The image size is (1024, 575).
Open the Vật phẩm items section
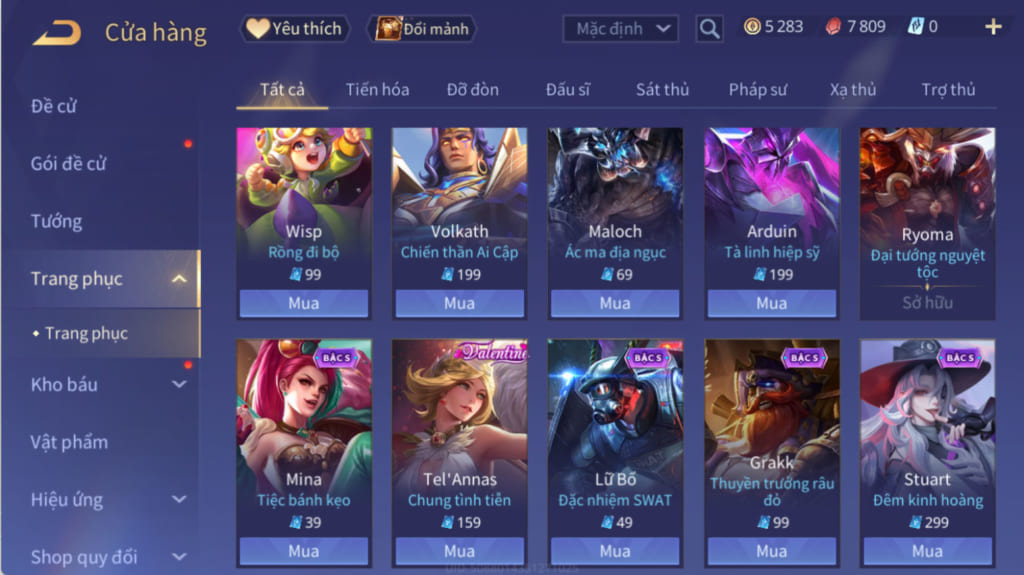pyautogui.click(x=69, y=442)
